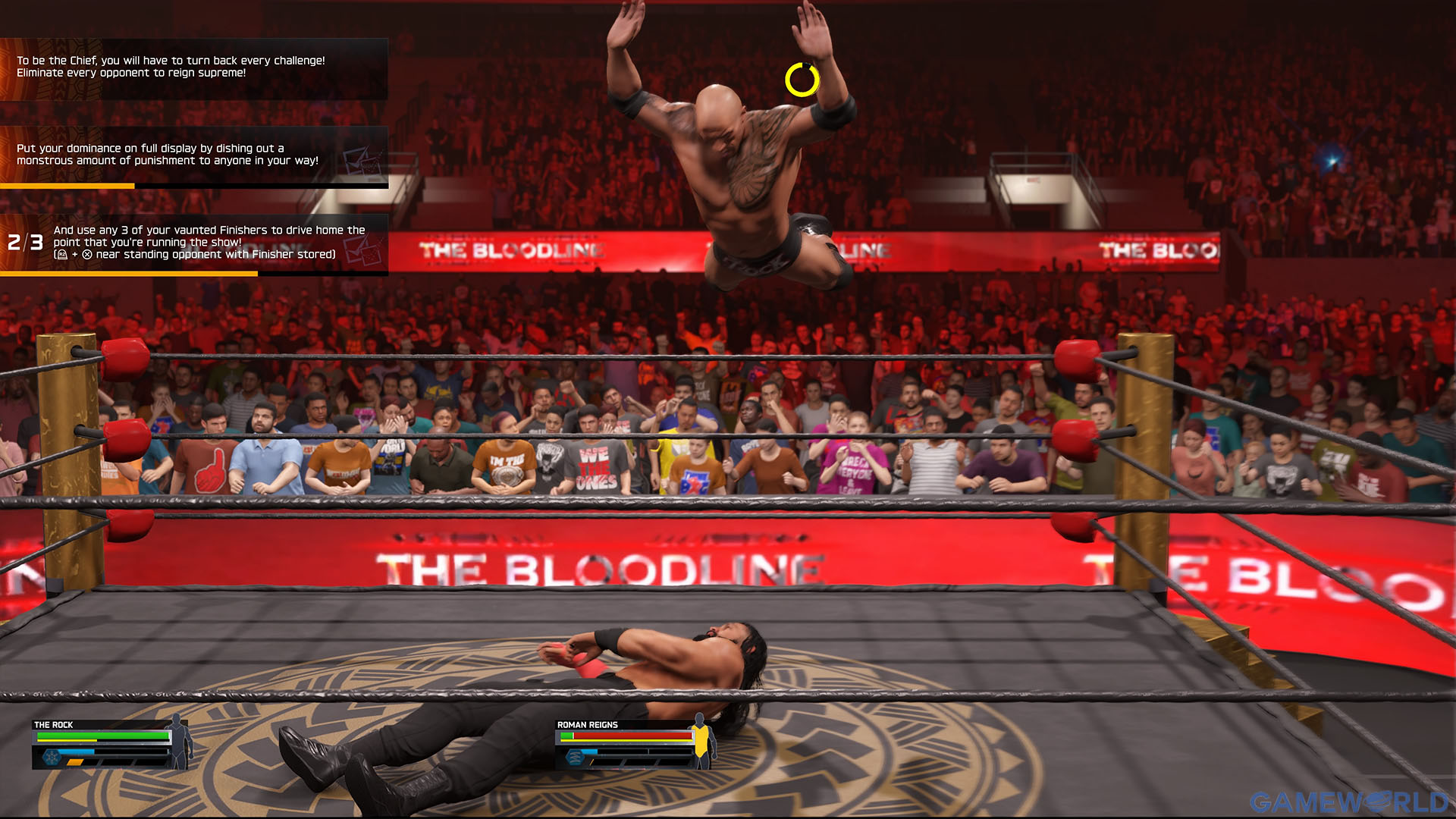Select THE ROCK nameplate
Screen dimensions: 1456x819
point(53,725)
